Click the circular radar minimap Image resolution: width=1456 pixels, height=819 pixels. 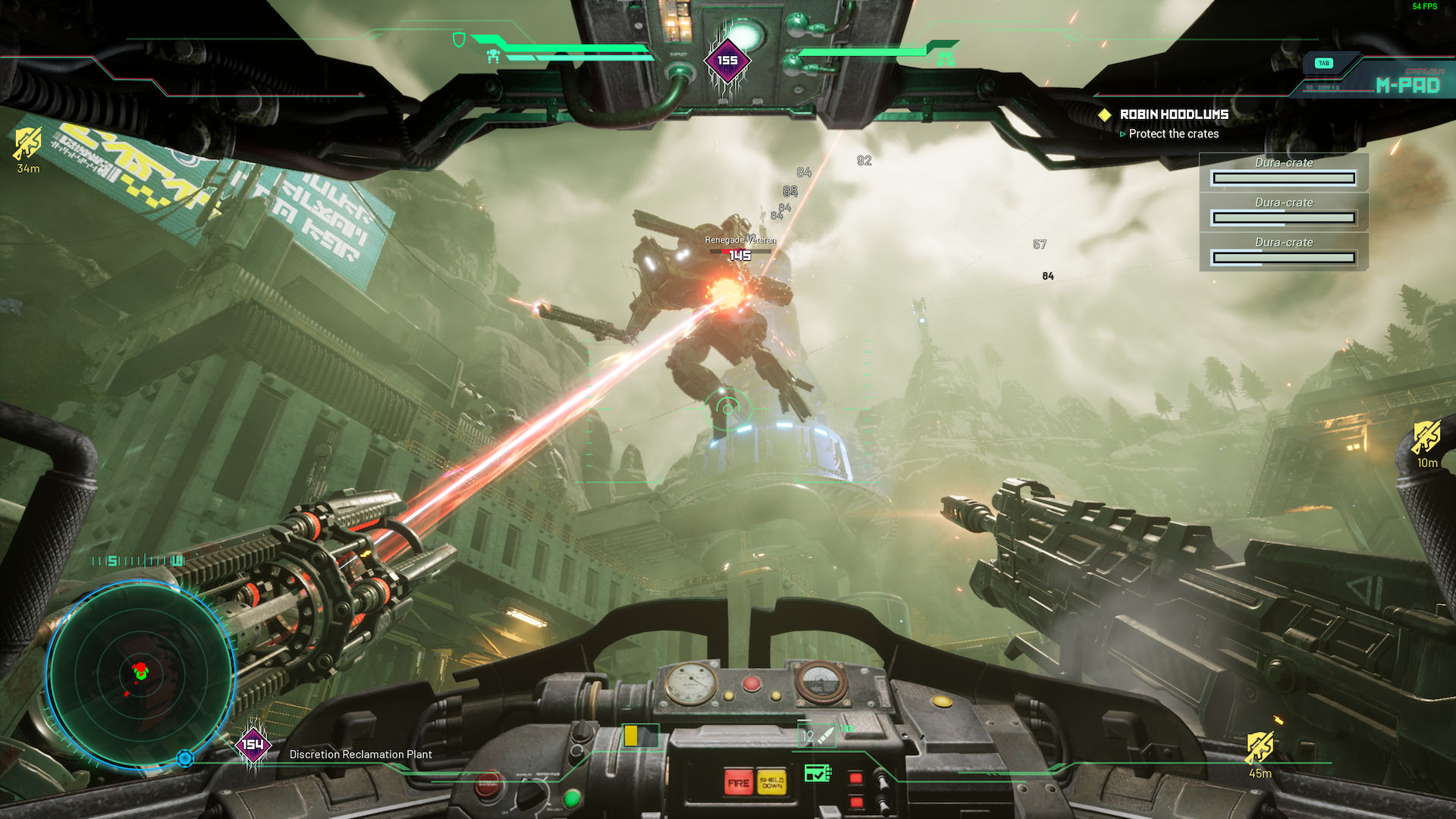(140, 673)
